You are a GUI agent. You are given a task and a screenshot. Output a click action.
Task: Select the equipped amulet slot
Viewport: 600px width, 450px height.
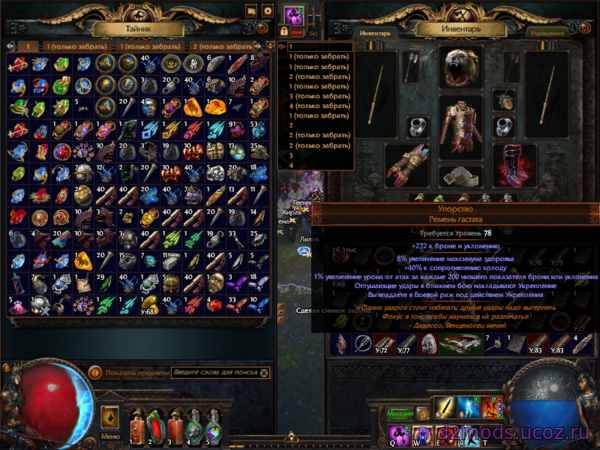[503, 100]
